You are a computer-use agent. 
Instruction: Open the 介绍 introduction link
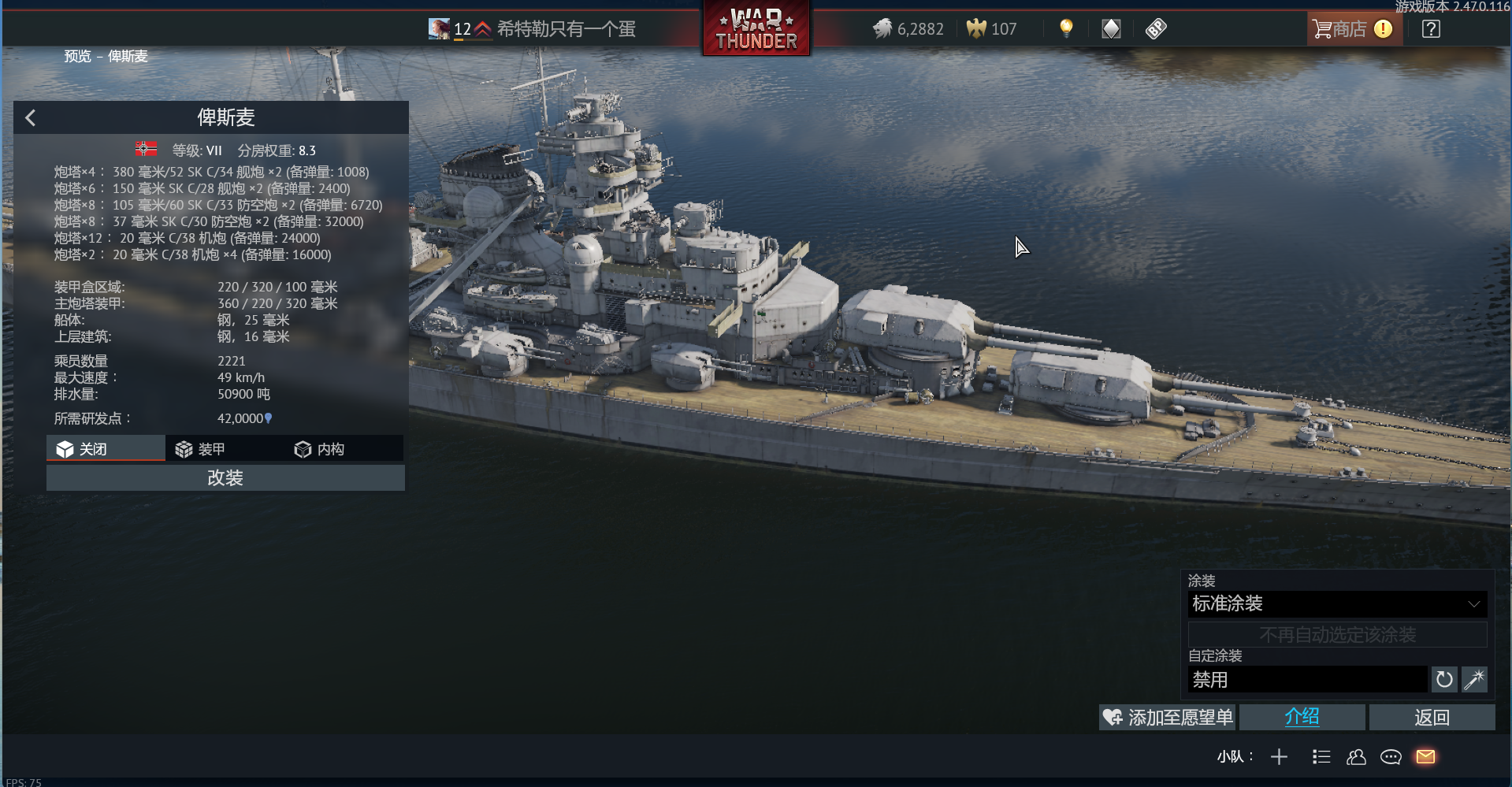point(1302,718)
